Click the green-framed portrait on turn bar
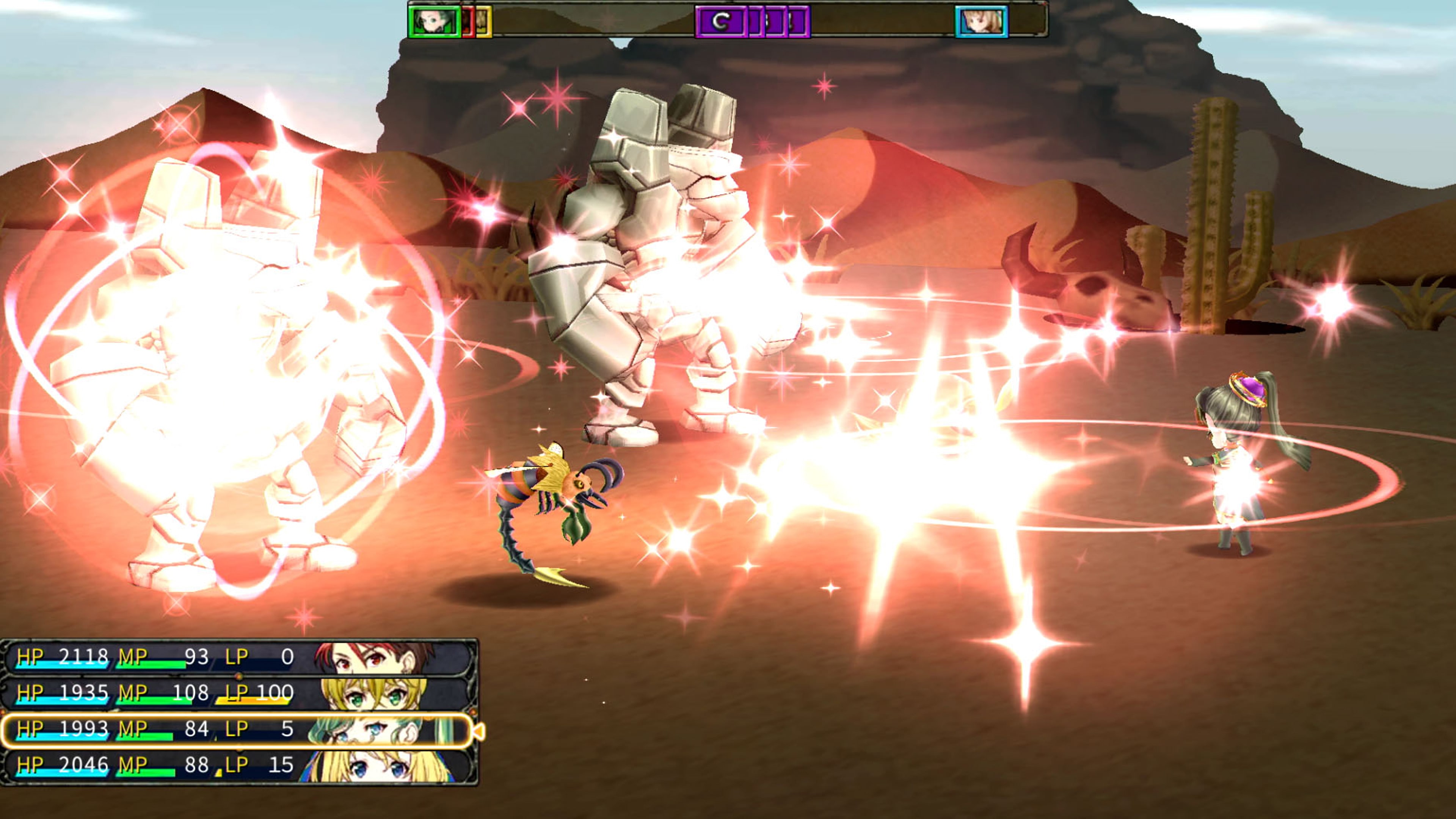The image size is (1456, 819). [433, 22]
